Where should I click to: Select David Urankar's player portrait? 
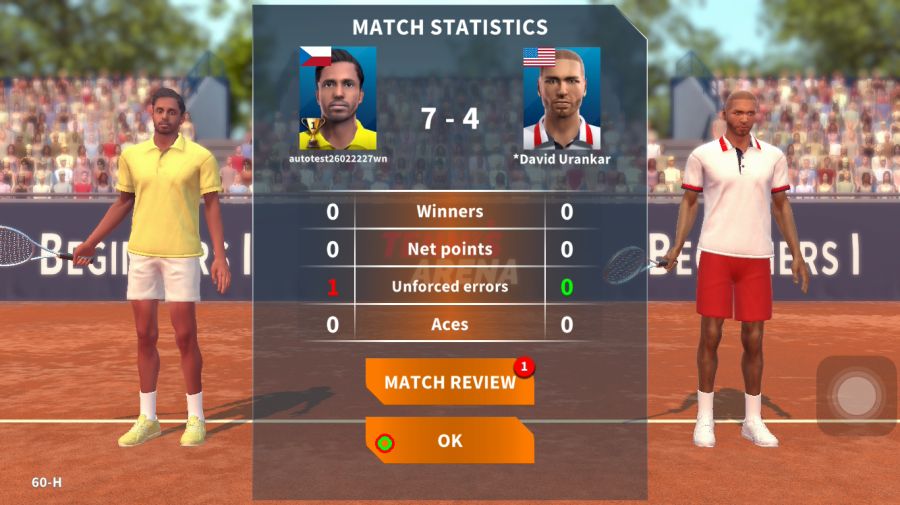(561, 99)
